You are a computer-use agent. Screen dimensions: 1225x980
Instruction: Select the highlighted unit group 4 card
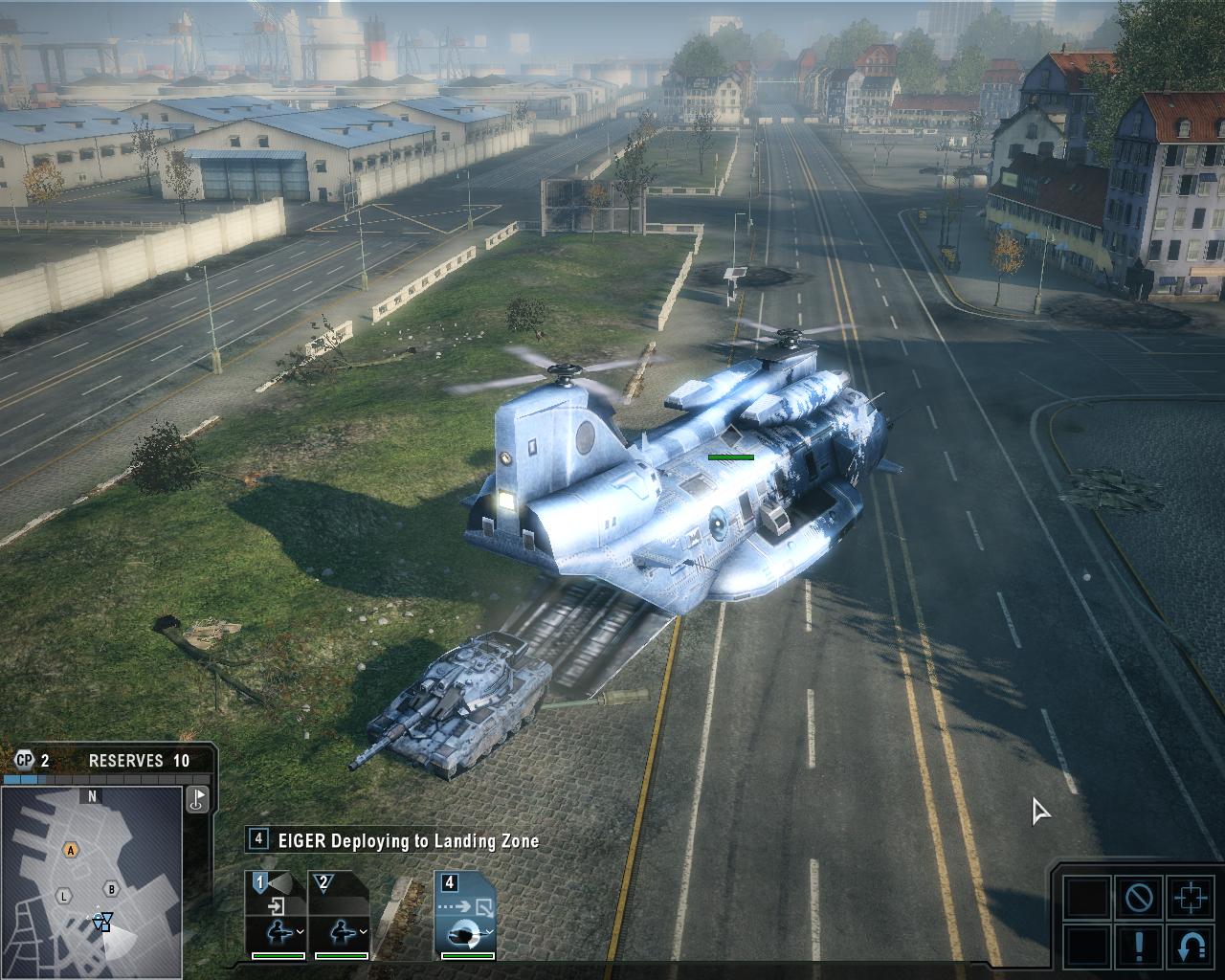point(465,913)
